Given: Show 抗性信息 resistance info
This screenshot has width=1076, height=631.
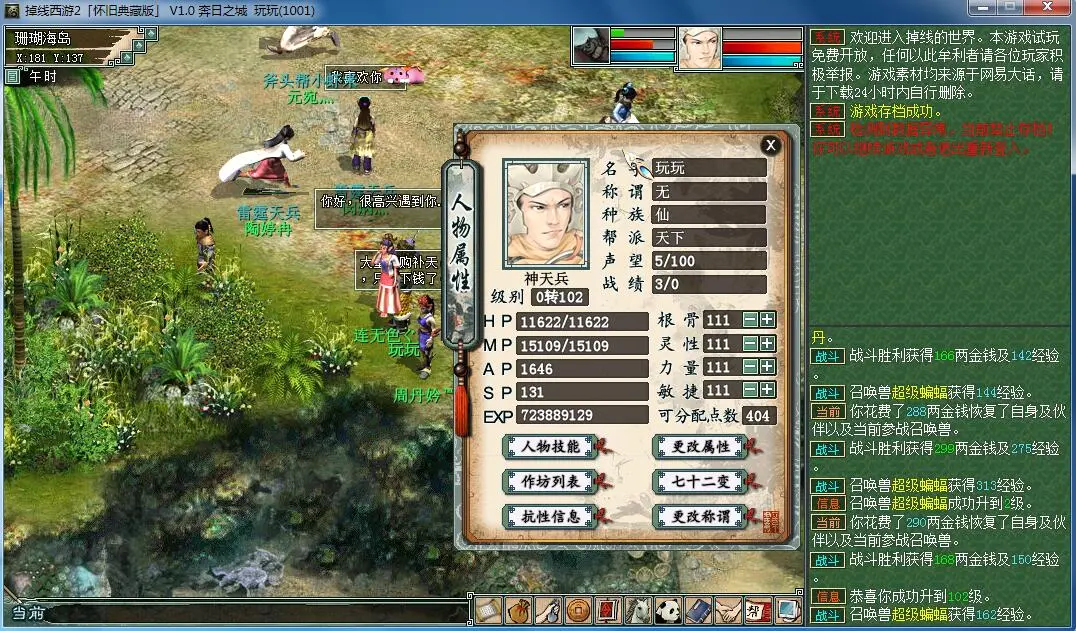Looking at the screenshot, I should (x=549, y=516).
